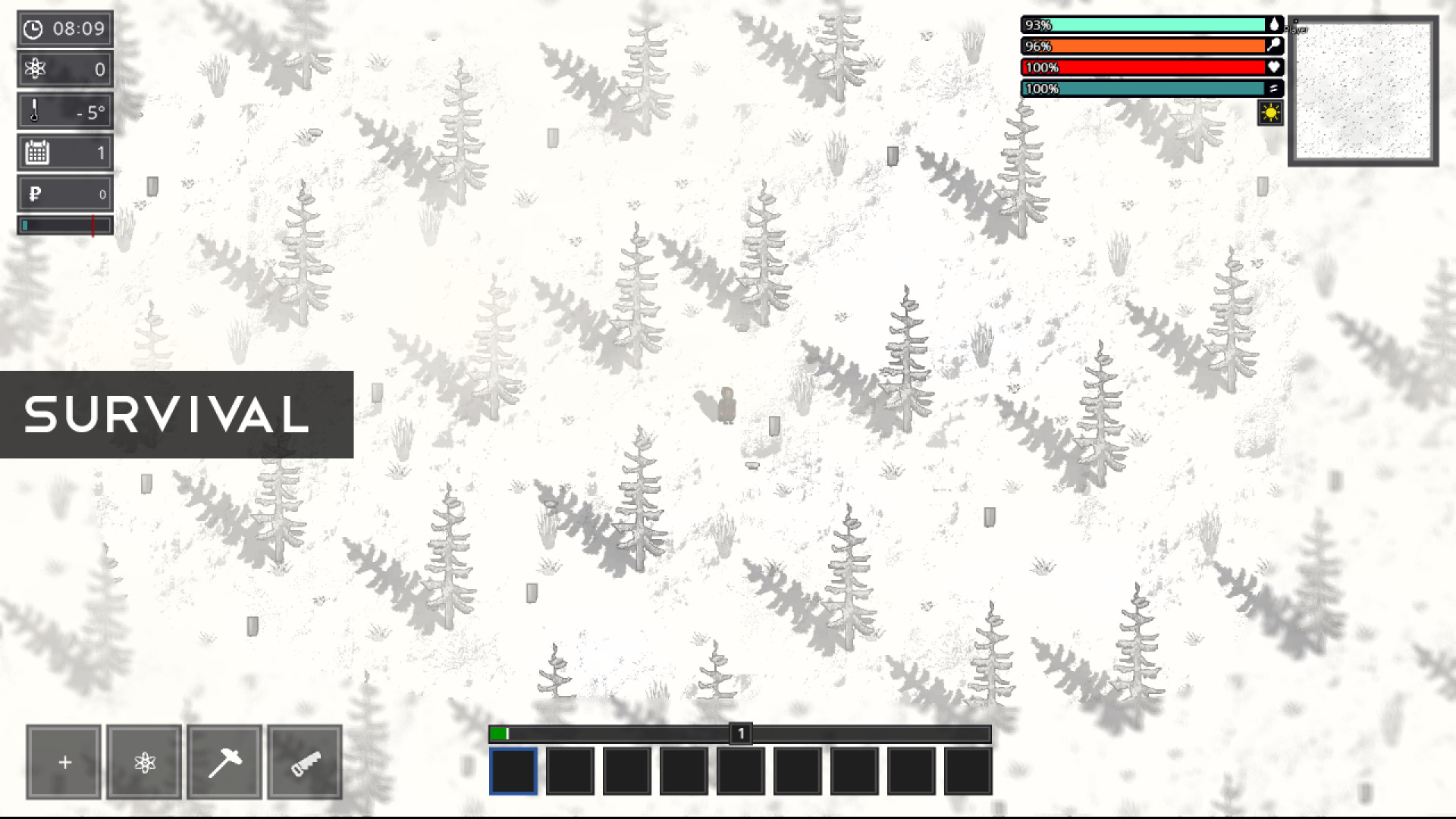The width and height of the screenshot is (1456, 819).
Task: Open the minimap labeled Player
Action: [x=1363, y=89]
